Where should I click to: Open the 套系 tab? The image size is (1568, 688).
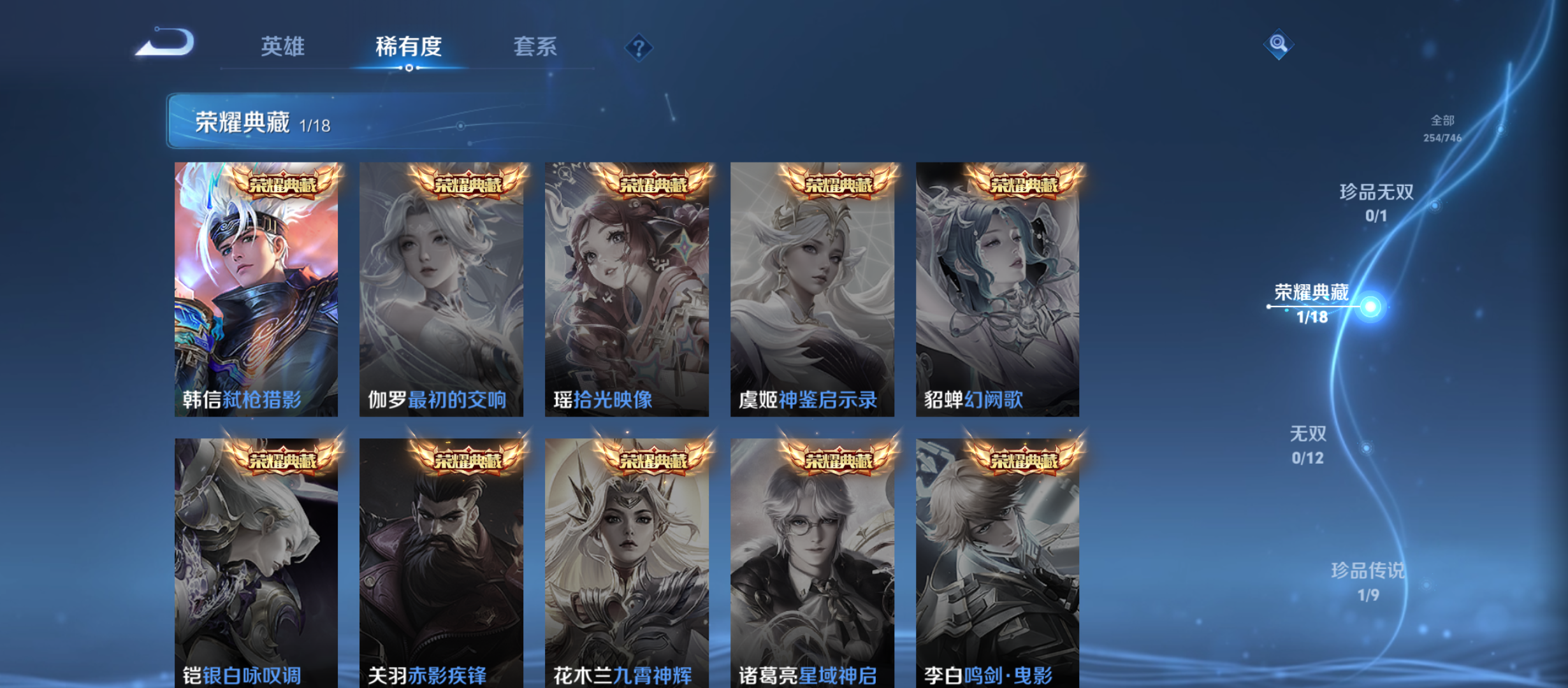[x=537, y=46]
